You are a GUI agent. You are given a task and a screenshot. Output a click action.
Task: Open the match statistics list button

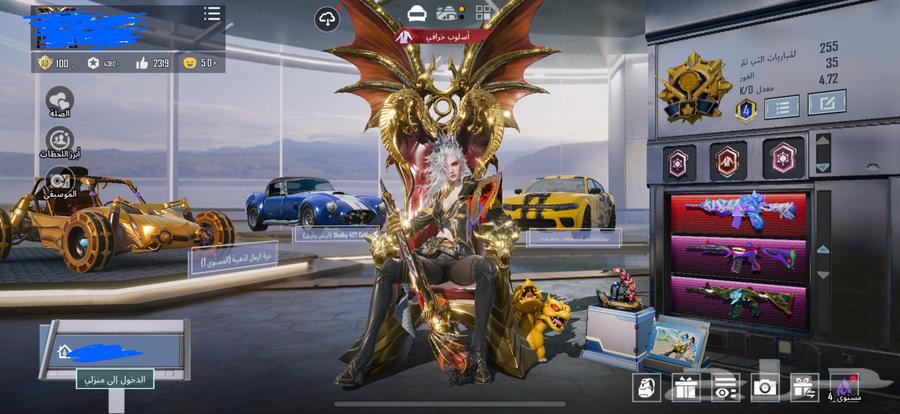pos(782,104)
